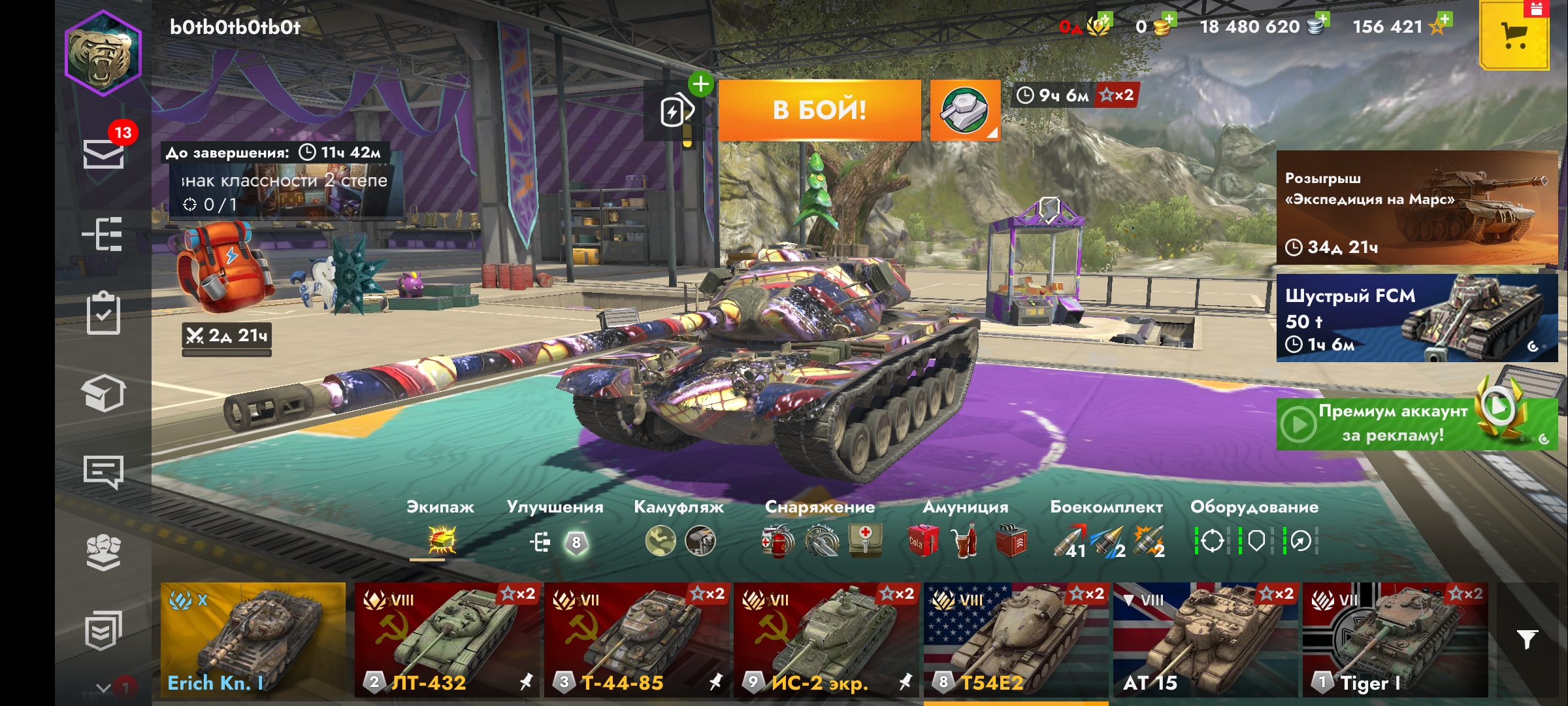Select the ЛТ-432 tank card
Screen dimensions: 1568x706
tap(446, 639)
